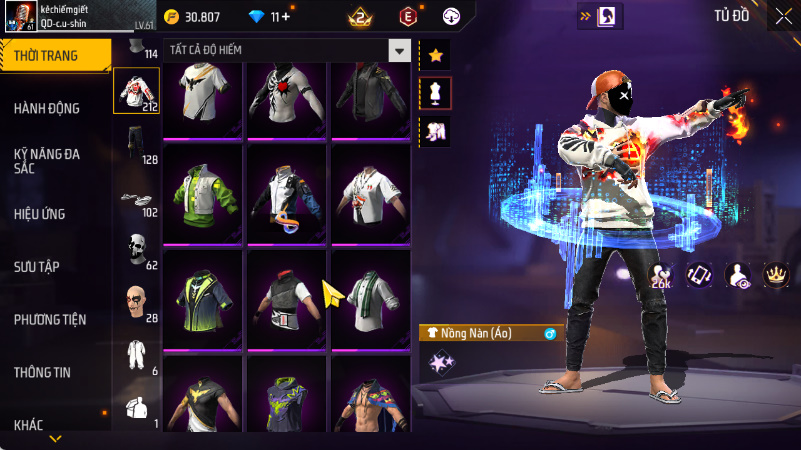Viewport: 801px width, 450px height.
Task: Equip the black leather jacket item
Action: pyautogui.click(x=370, y=96)
